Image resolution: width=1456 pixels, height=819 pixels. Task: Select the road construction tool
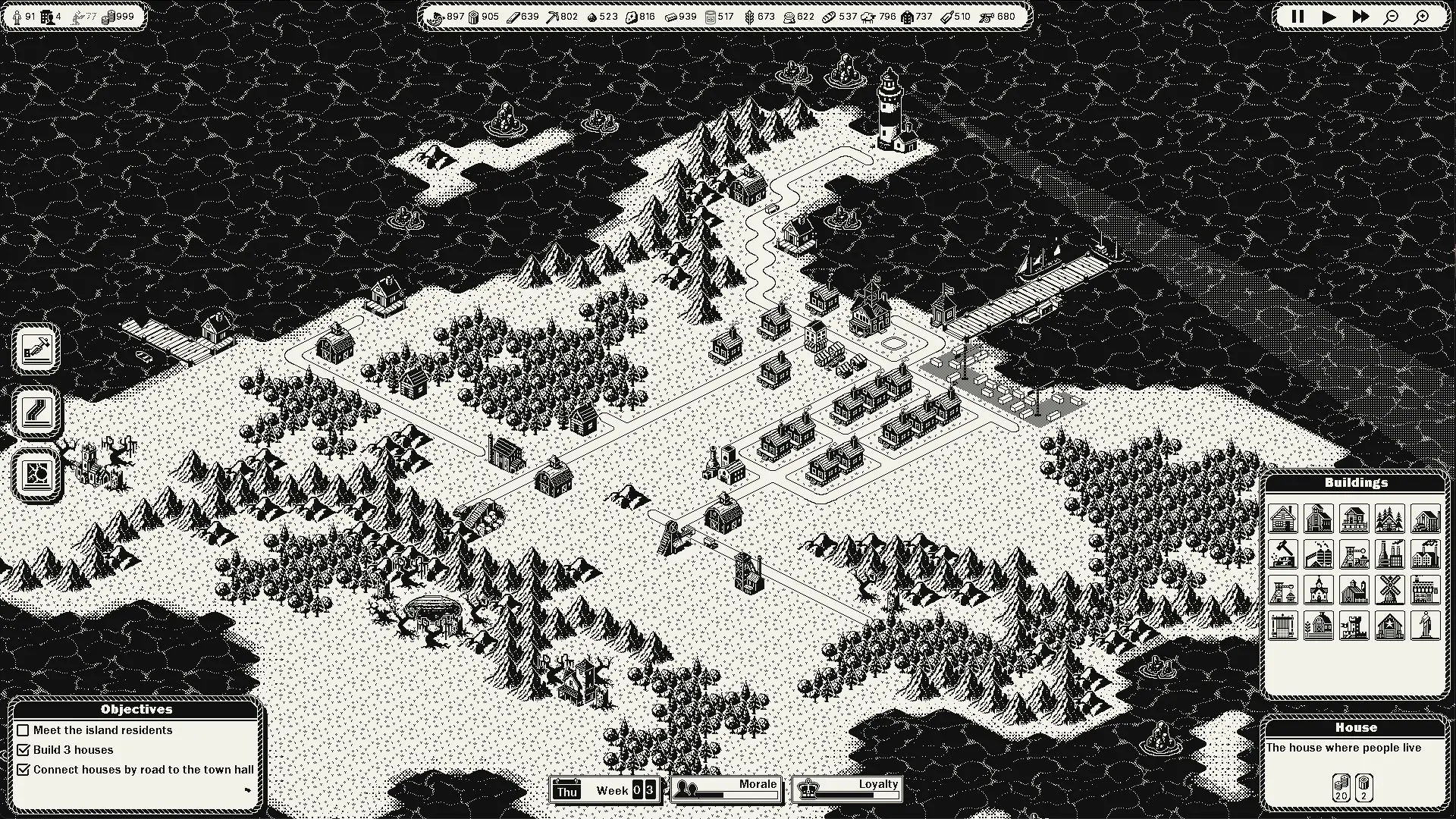point(36,412)
